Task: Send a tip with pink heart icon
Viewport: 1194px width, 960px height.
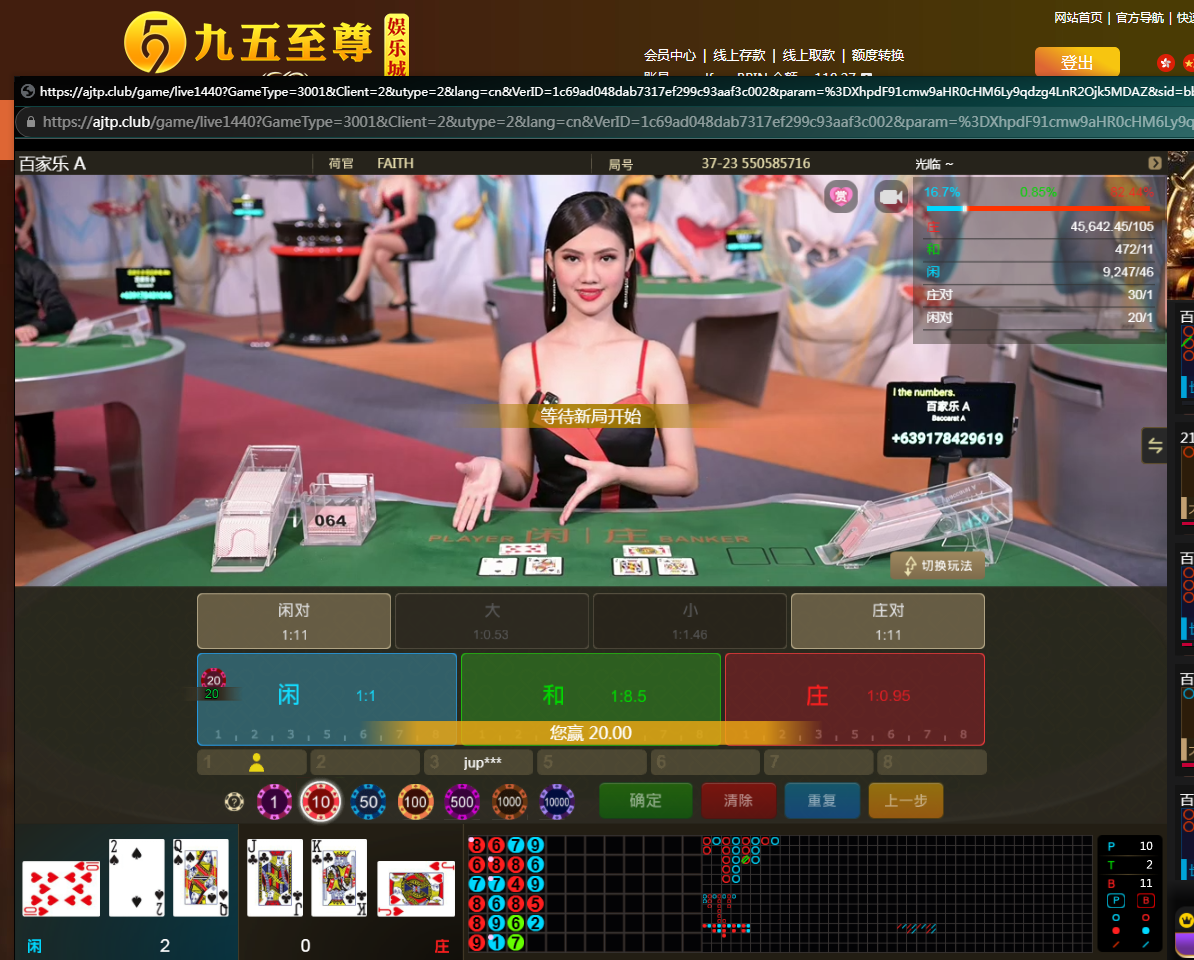Action: [841, 196]
